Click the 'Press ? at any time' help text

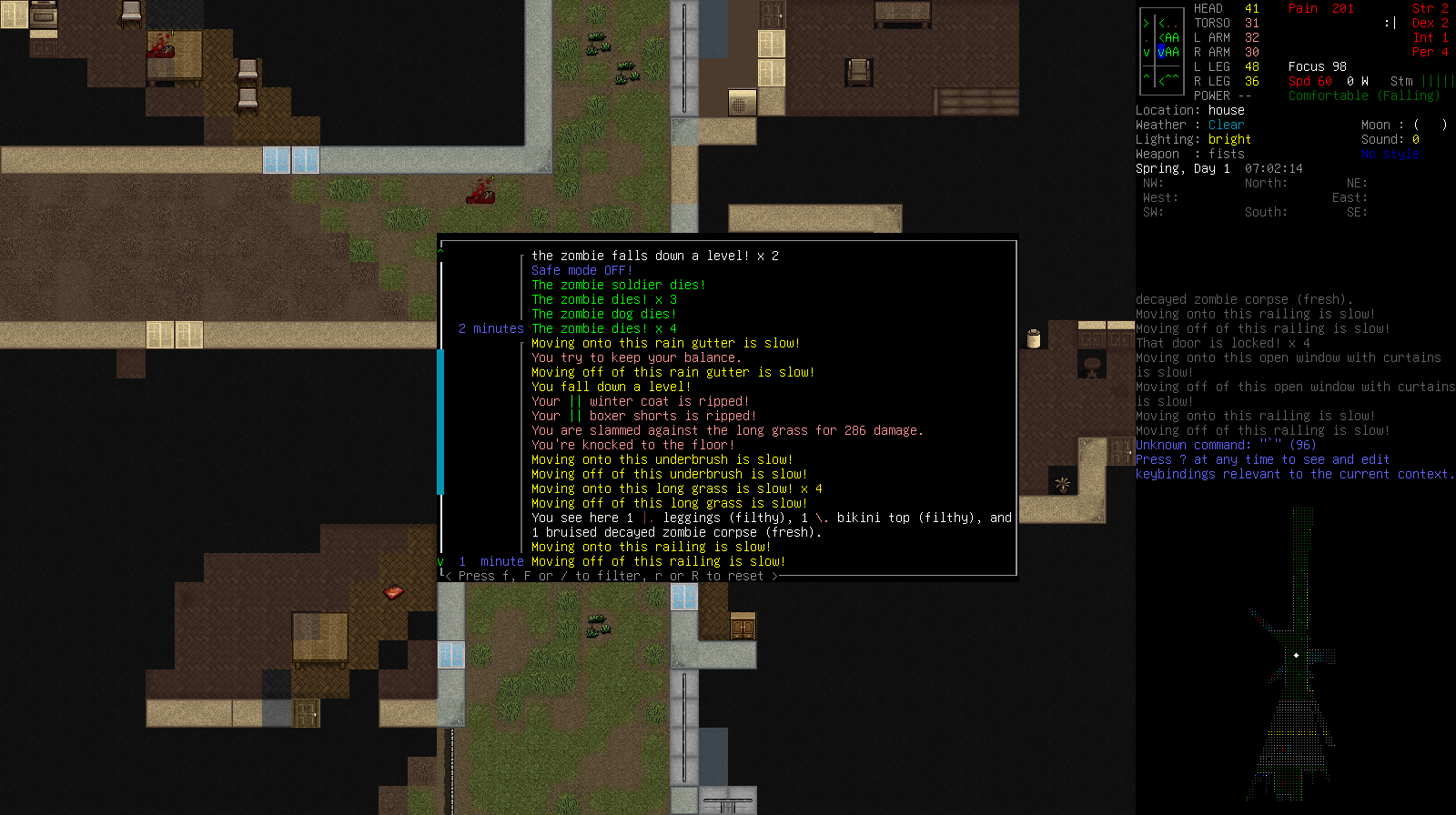coord(1261,459)
